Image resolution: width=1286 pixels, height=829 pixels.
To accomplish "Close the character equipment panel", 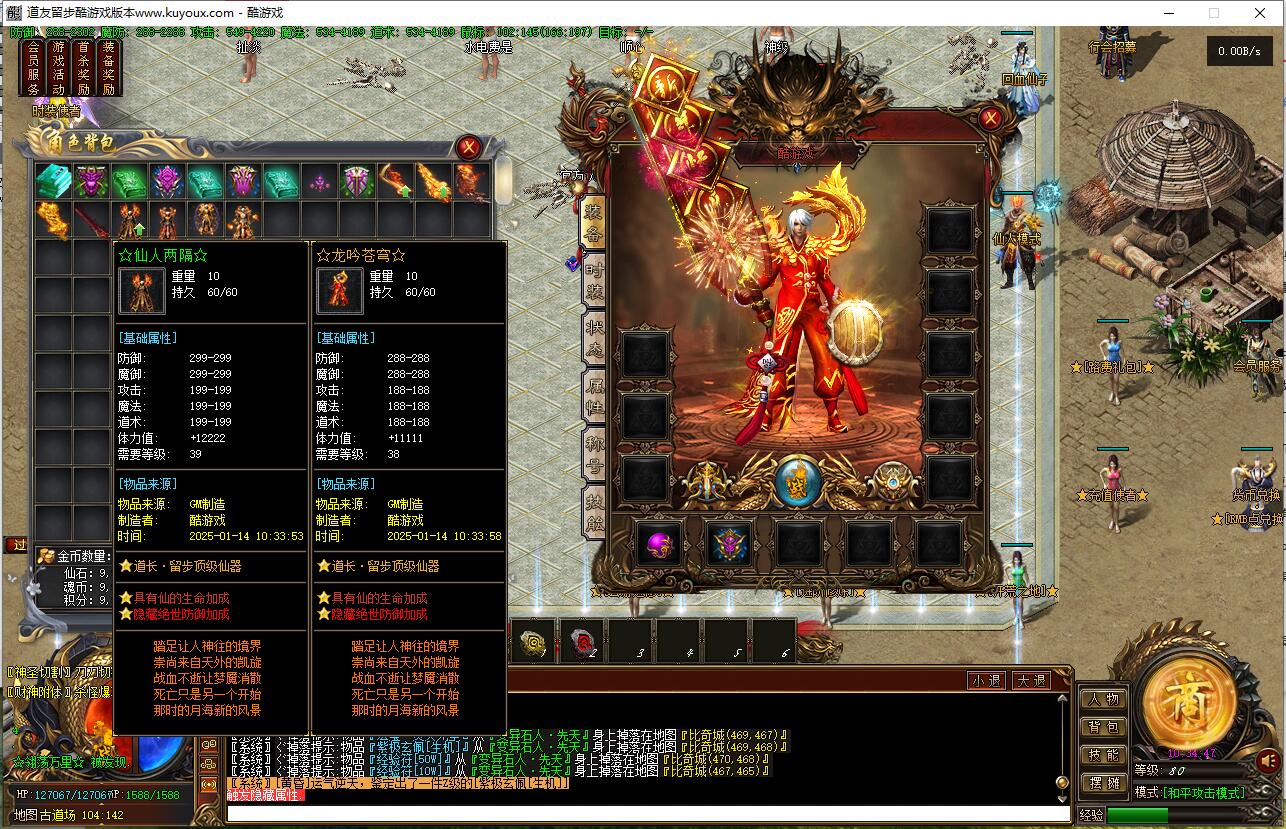I will pos(990,119).
